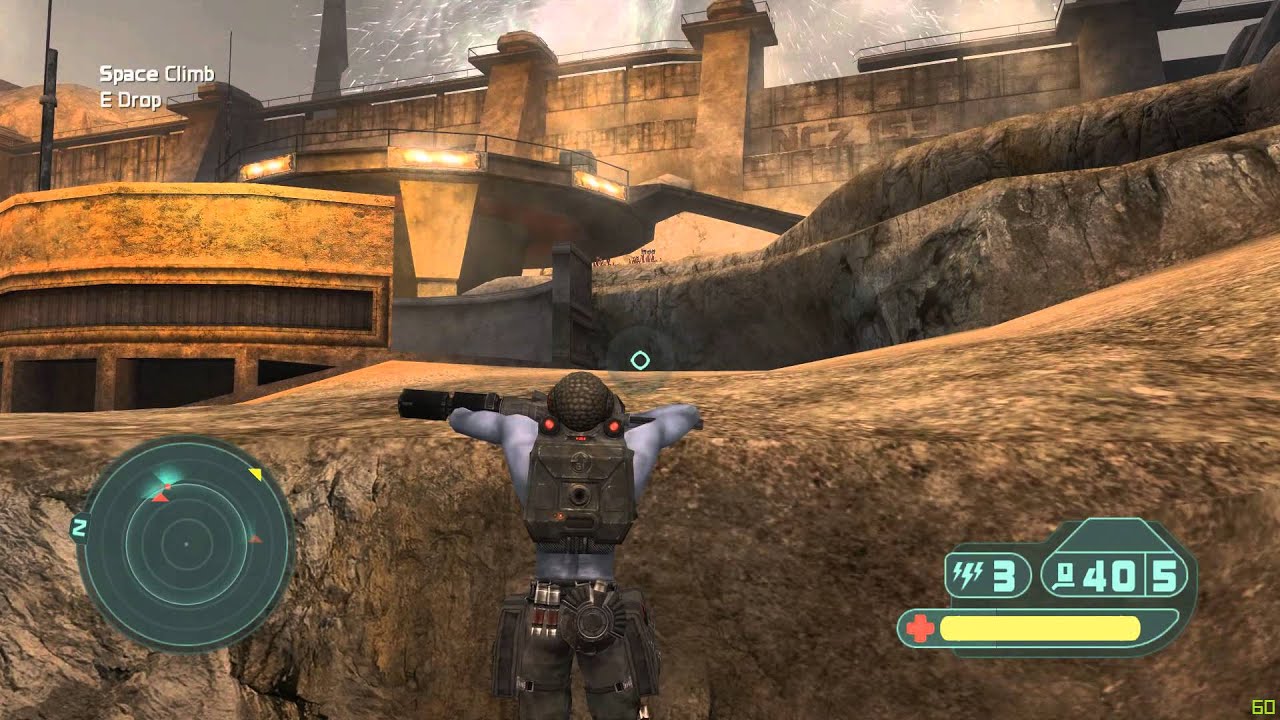This screenshot has width=1280, height=720.
Task: Click the red enemy blip near the radar top
Action: coord(159,499)
